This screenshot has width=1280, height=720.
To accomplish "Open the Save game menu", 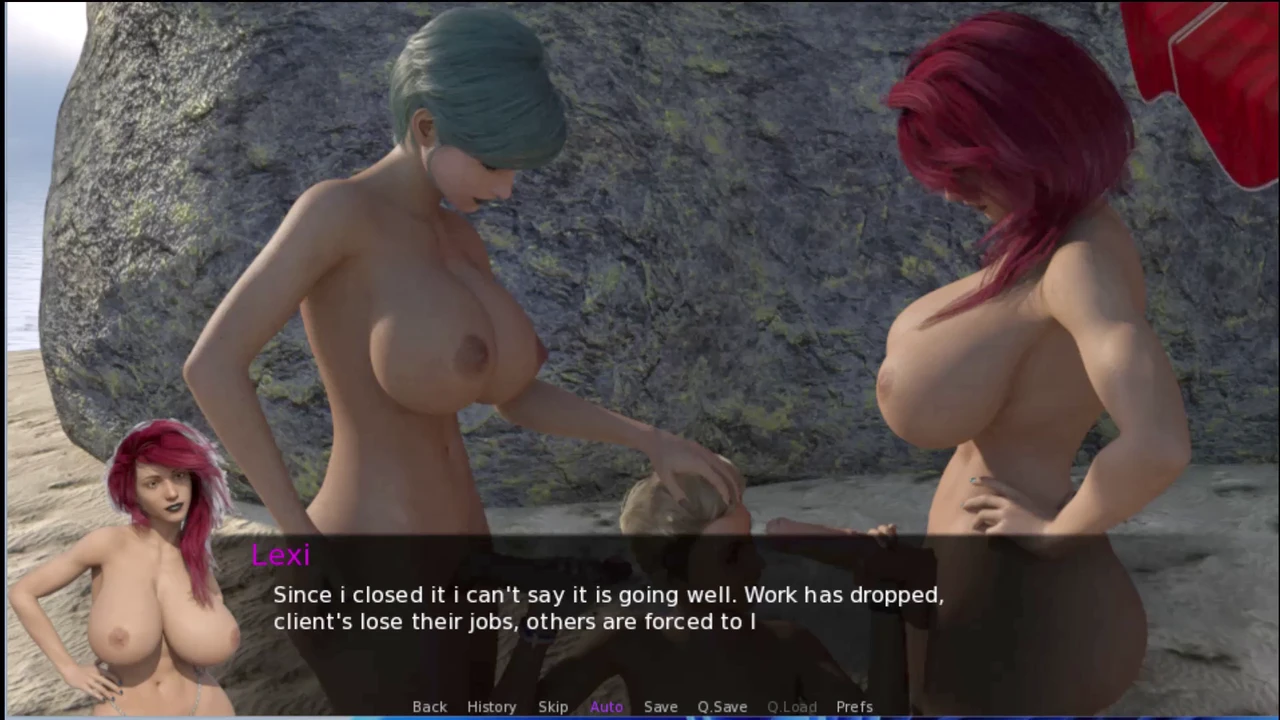I will [660, 706].
